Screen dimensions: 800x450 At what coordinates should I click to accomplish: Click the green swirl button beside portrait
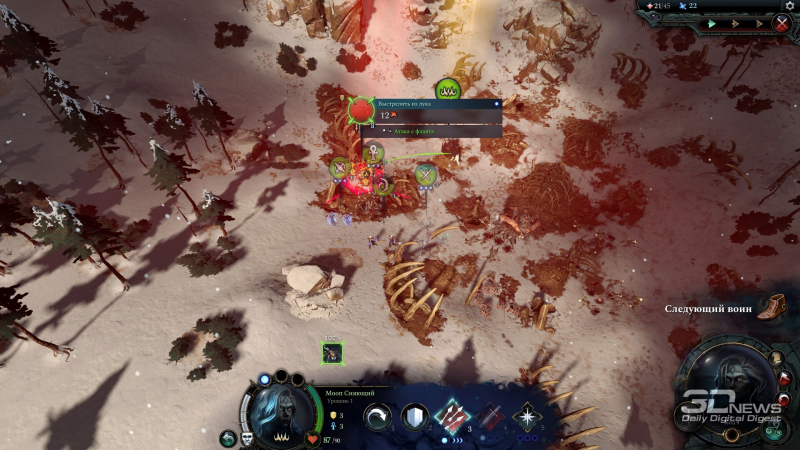[227, 438]
